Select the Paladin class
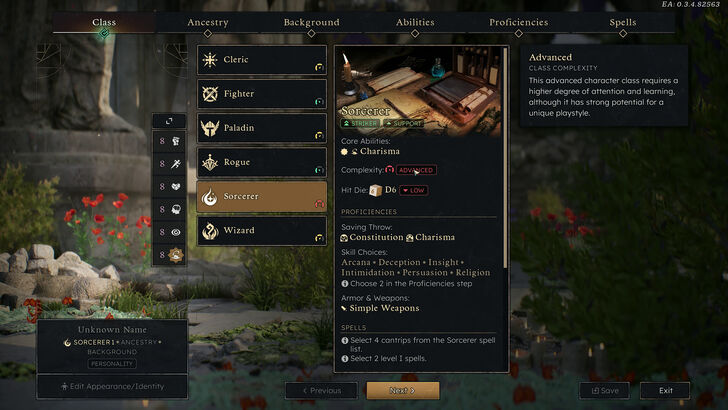 pos(262,128)
